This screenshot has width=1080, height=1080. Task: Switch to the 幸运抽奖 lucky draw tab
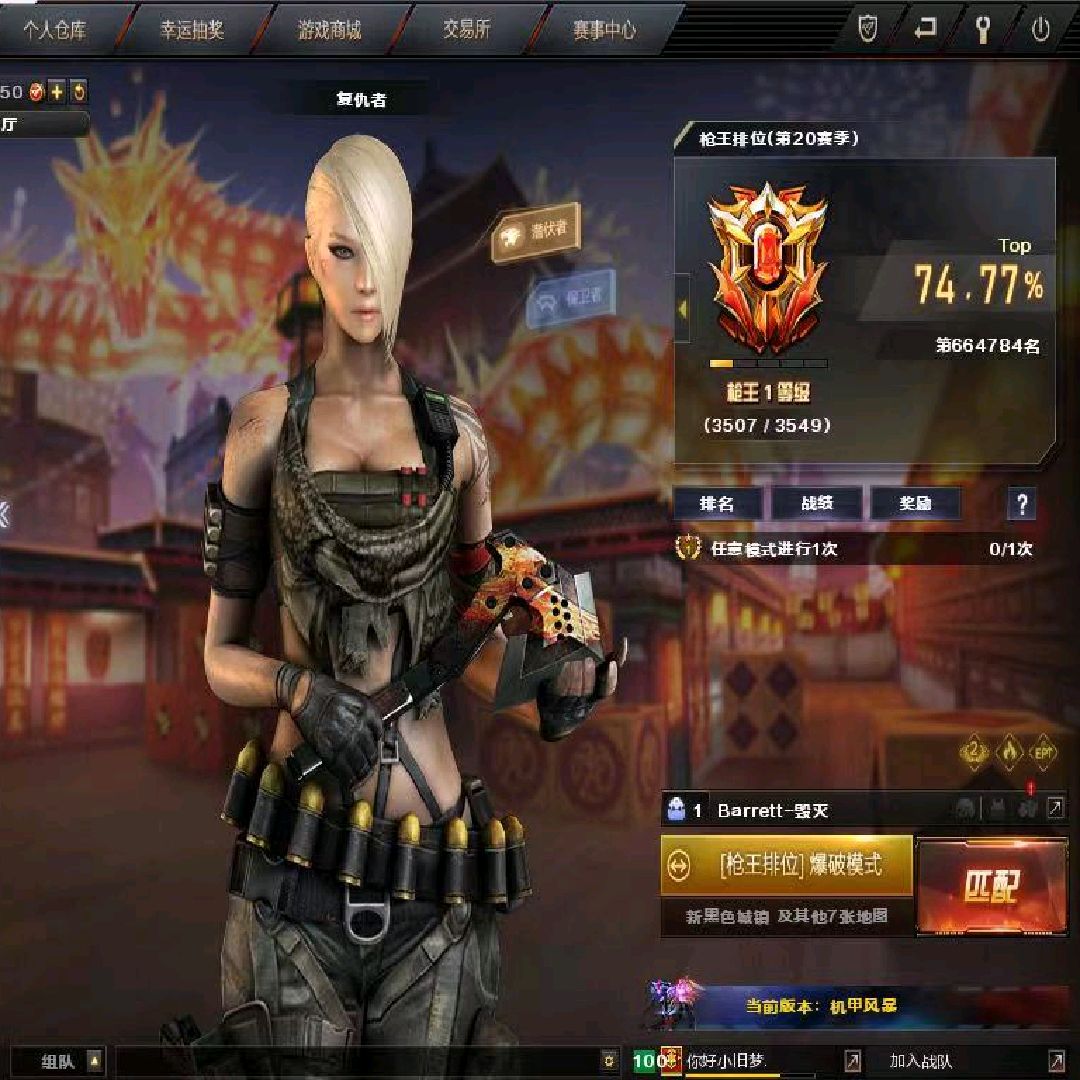coord(193,29)
